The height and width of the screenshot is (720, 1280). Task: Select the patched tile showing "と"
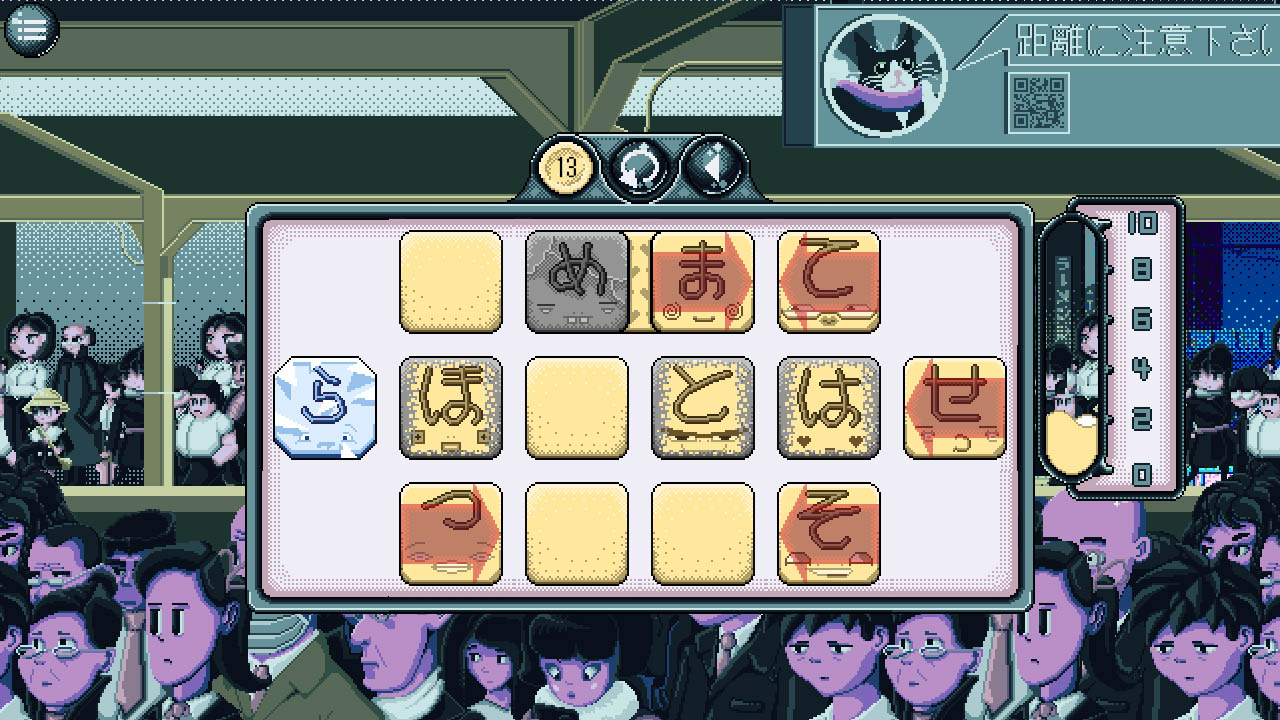pyautogui.click(x=702, y=406)
